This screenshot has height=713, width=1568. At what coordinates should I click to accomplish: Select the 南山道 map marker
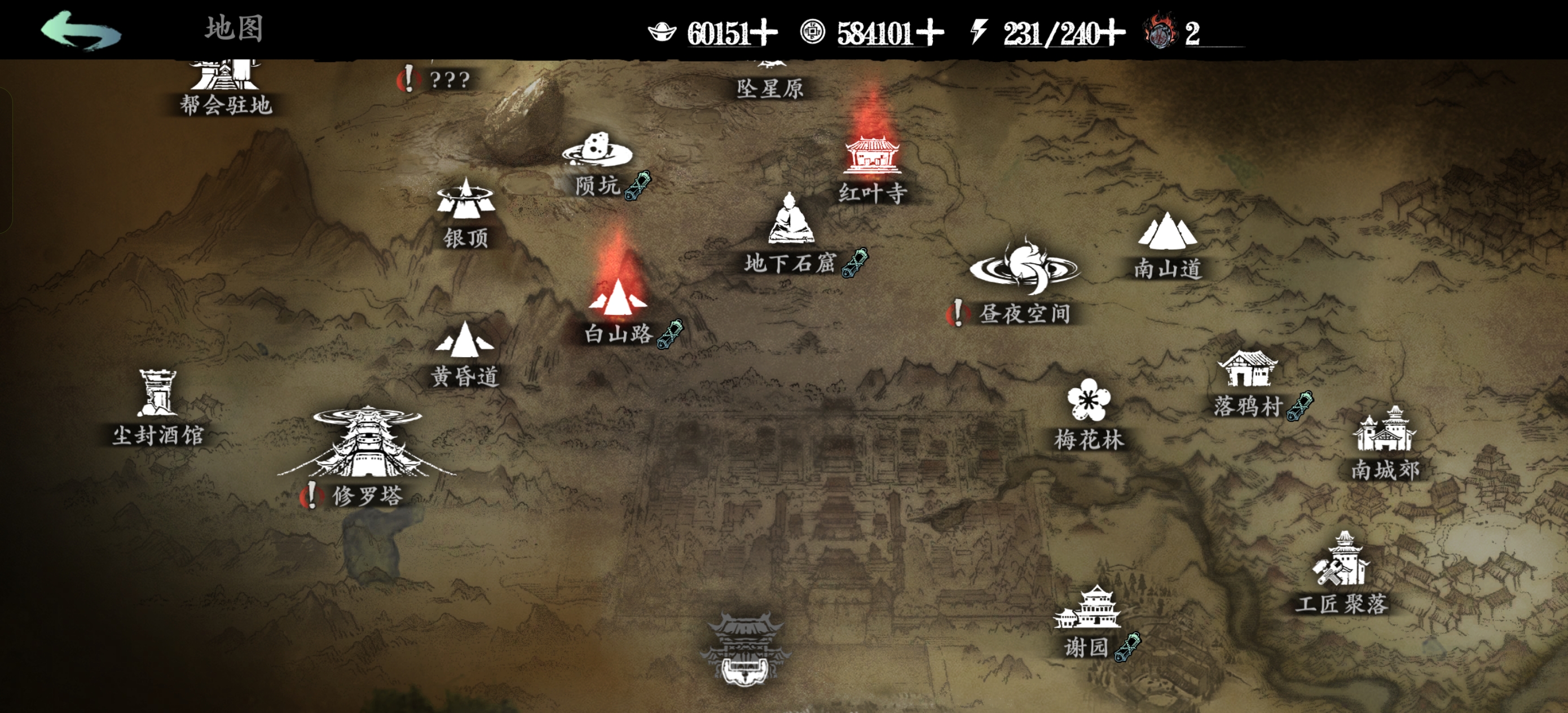(x=1168, y=244)
